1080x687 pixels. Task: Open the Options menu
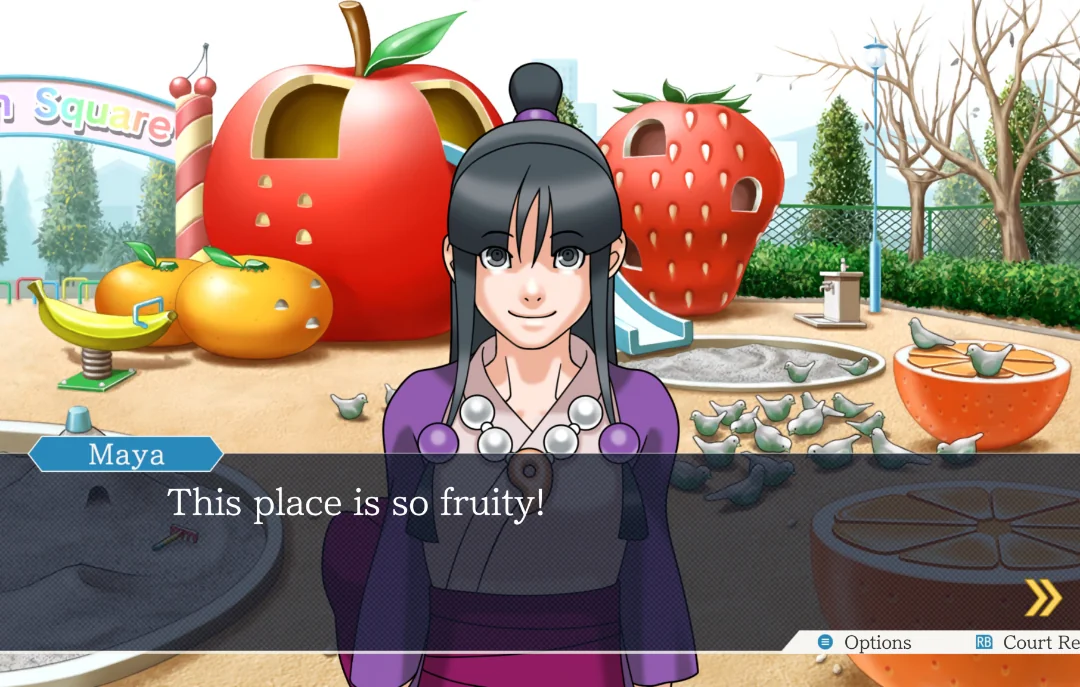tap(866, 643)
